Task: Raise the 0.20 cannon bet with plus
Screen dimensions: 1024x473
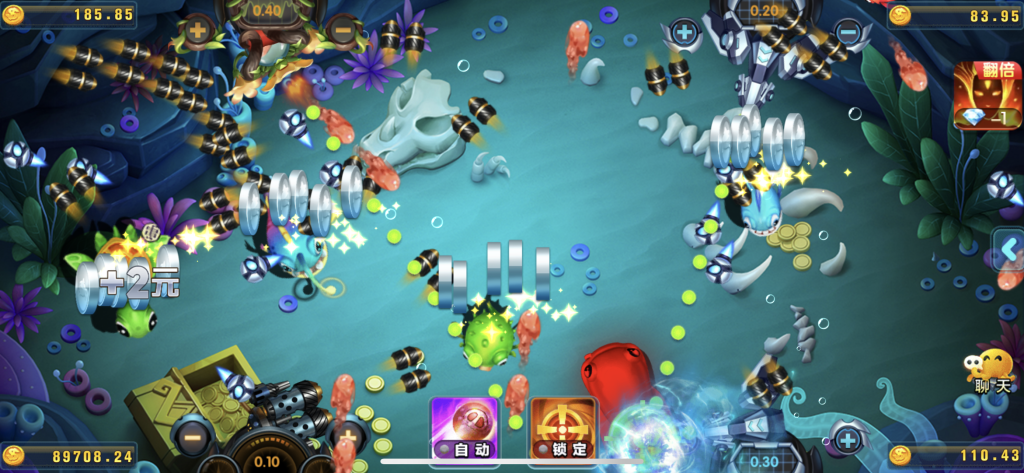Action: [x=684, y=32]
